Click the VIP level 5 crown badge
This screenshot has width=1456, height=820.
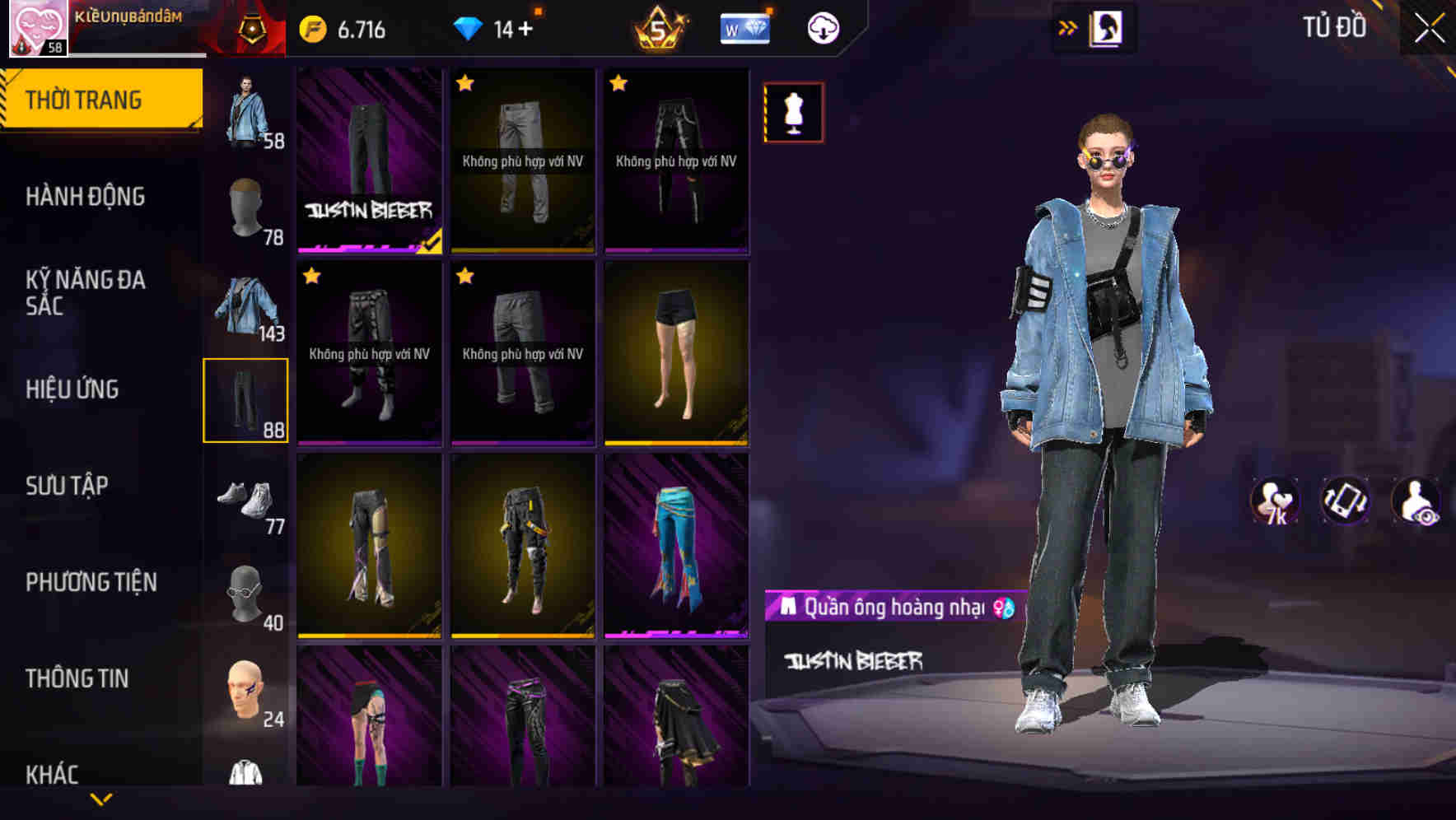tap(658, 27)
